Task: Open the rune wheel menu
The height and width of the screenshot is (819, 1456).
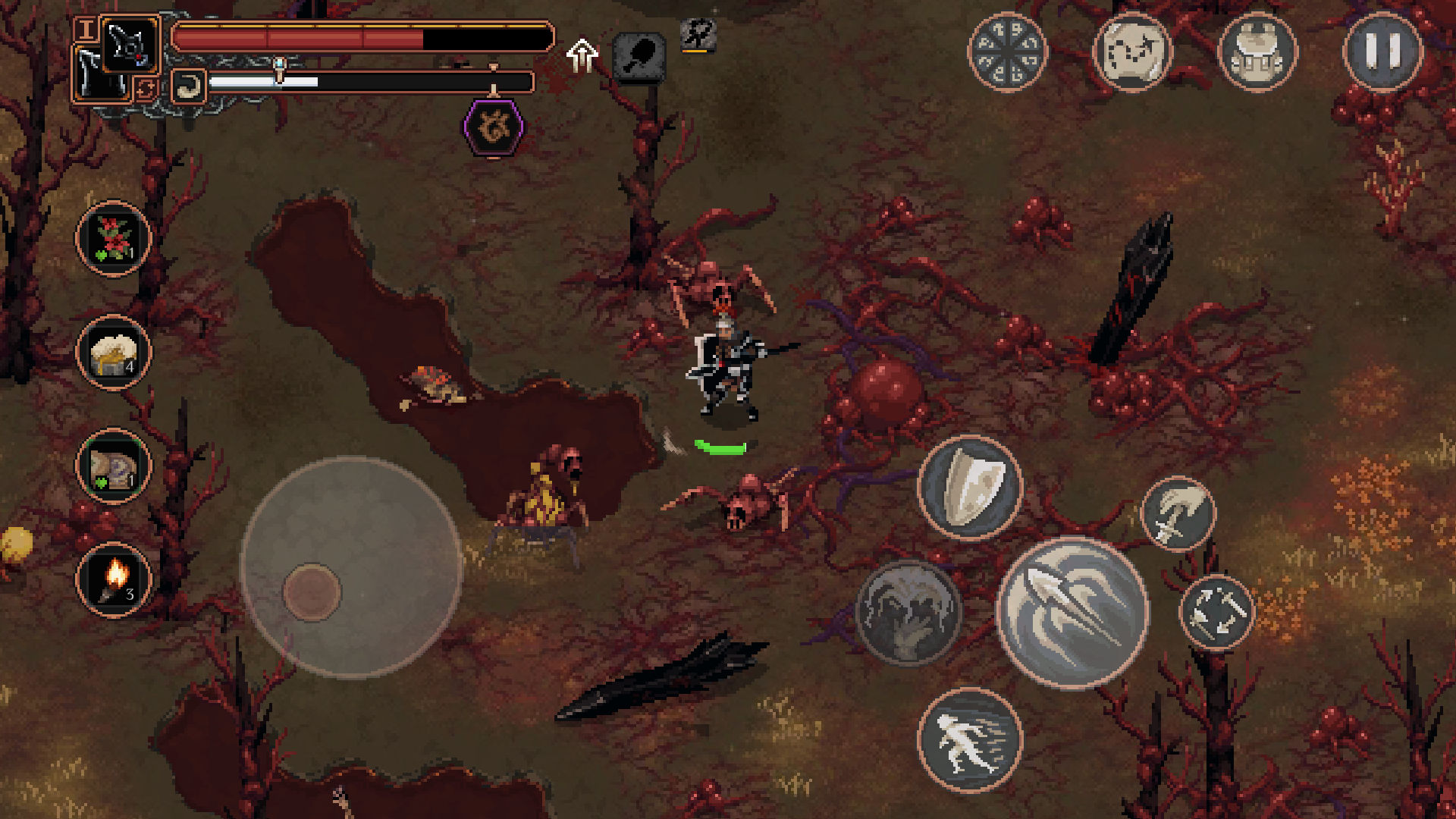Action: click(x=1007, y=52)
